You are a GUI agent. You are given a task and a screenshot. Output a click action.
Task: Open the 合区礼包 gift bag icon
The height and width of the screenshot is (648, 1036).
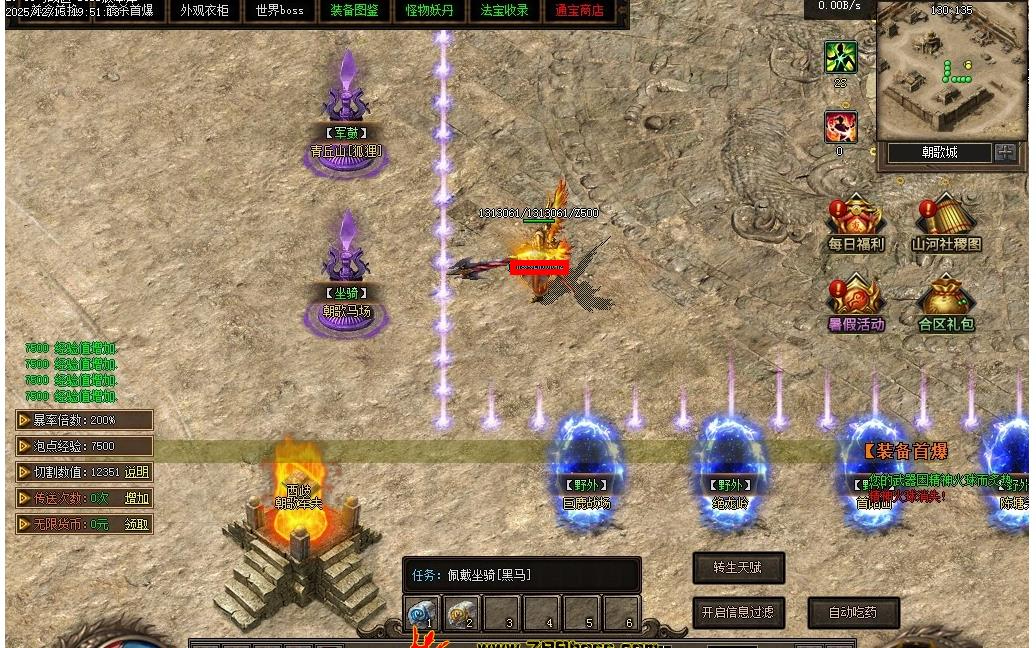point(946,302)
